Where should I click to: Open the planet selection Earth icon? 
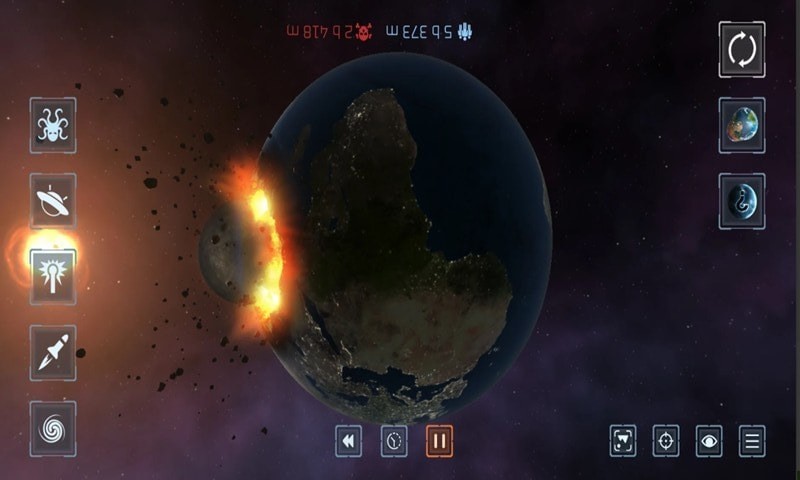pyautogui.click(x=742, y=125)
